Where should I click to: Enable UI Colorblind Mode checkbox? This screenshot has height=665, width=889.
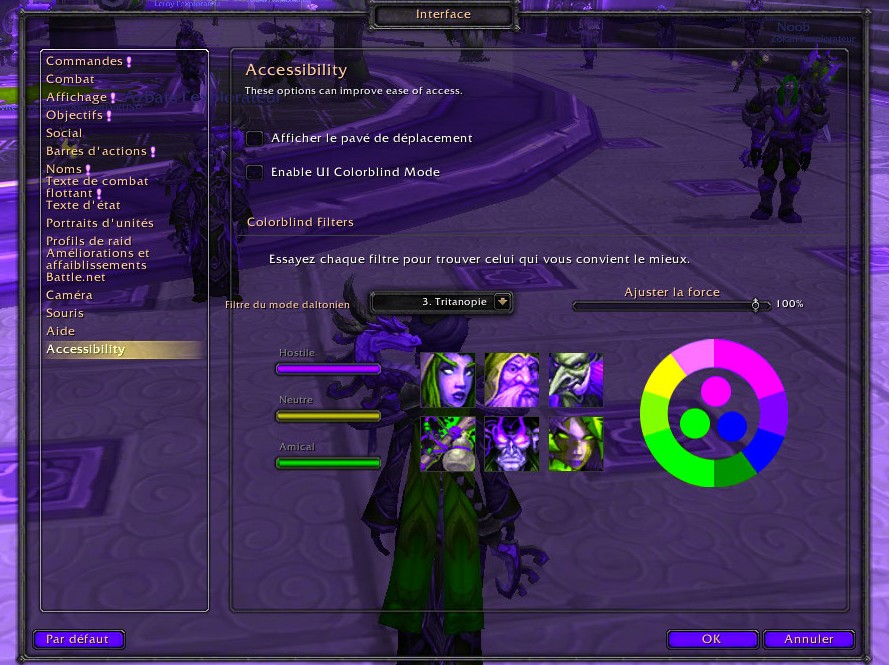coord(255,172)
